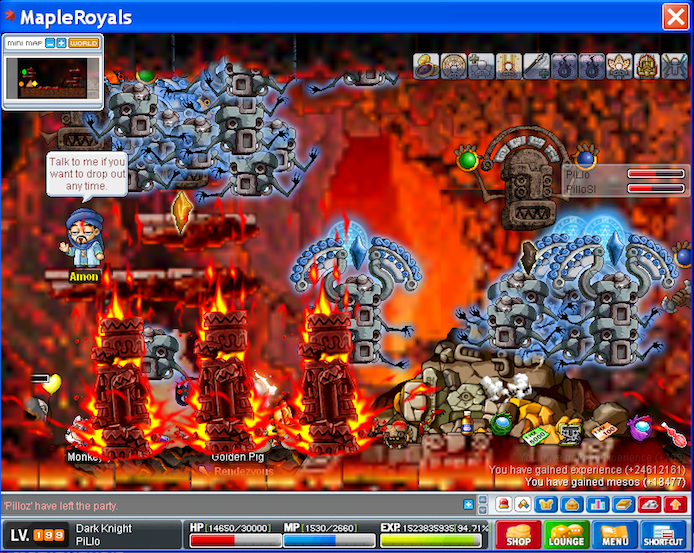Open the Shortcut menu
This screenshot has height=553, width=694.
[x=664, y=535]
